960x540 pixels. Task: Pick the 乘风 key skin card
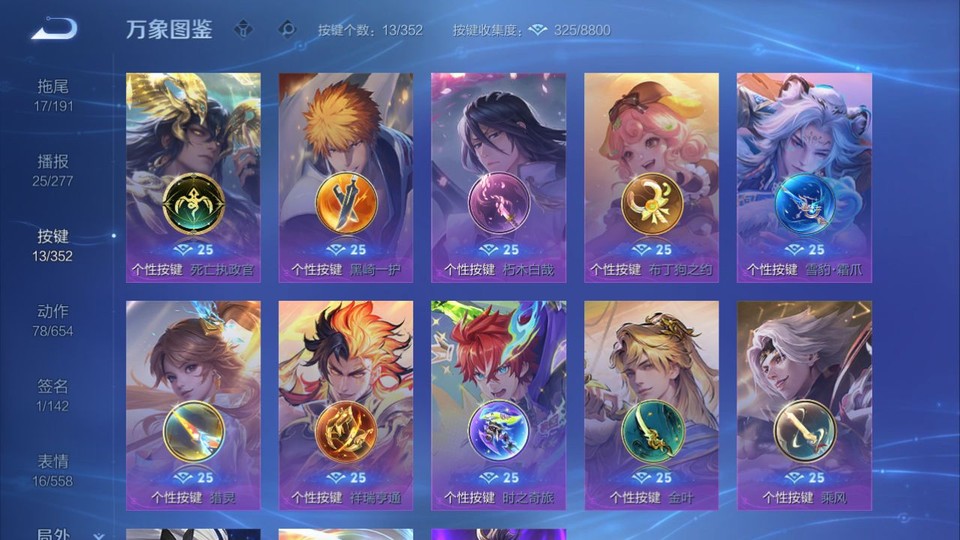(804, 405)
